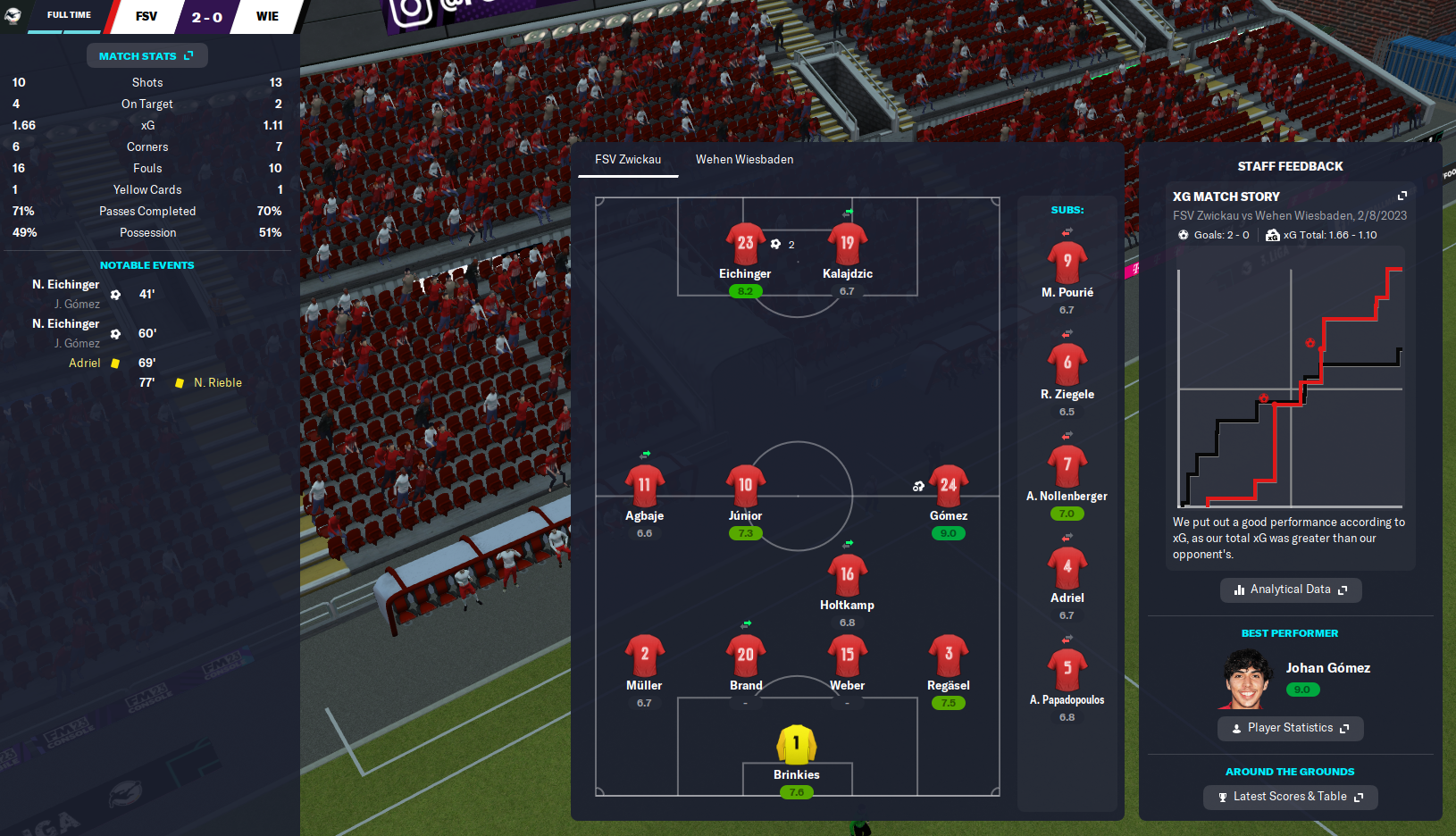
Task: Select striker Eichinger on the pitch
Action: (x=745, y=245)
